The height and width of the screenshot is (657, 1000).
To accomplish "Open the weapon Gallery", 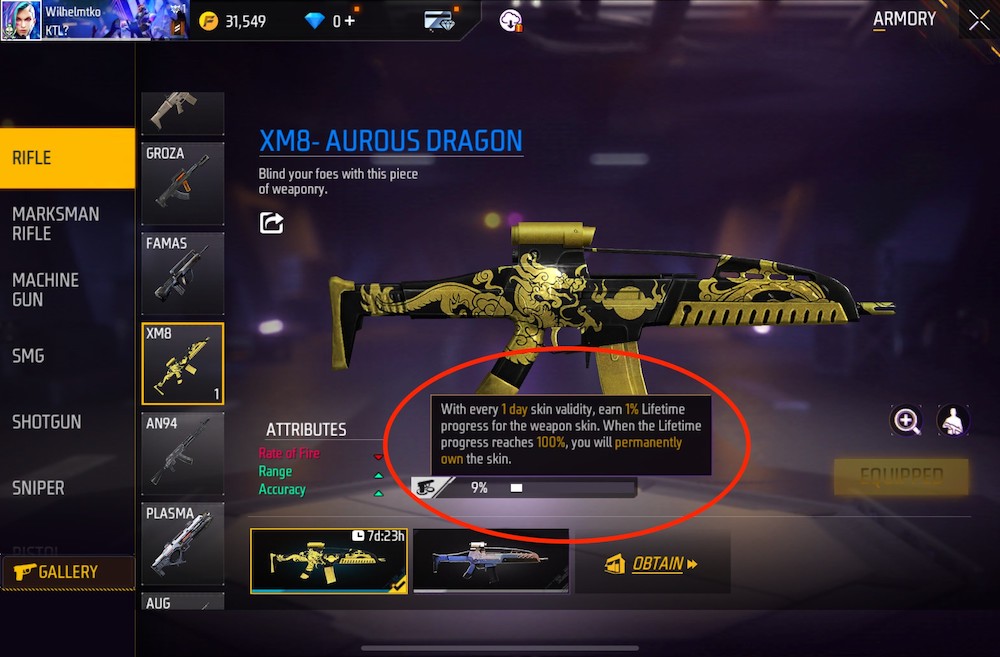I will [x=67, y=572].
